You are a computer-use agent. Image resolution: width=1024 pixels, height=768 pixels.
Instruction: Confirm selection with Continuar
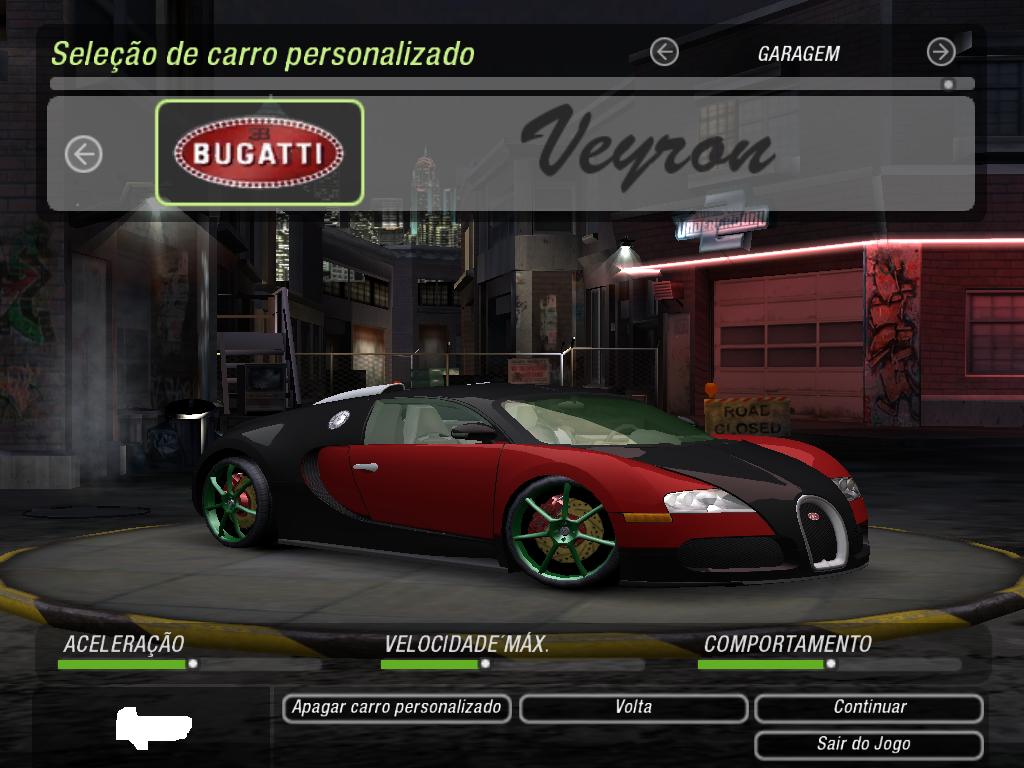tap(869, 708)
